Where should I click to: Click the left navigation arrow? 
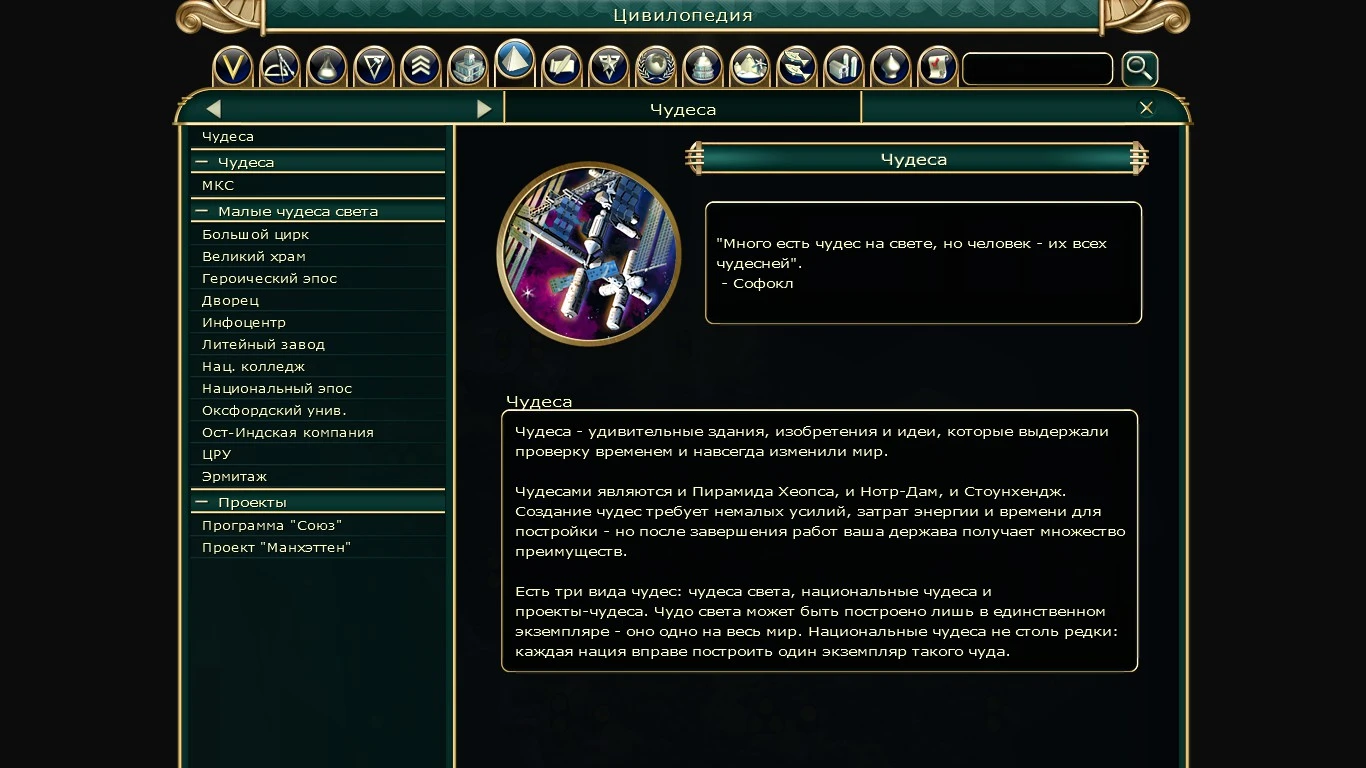click(213, 108)
